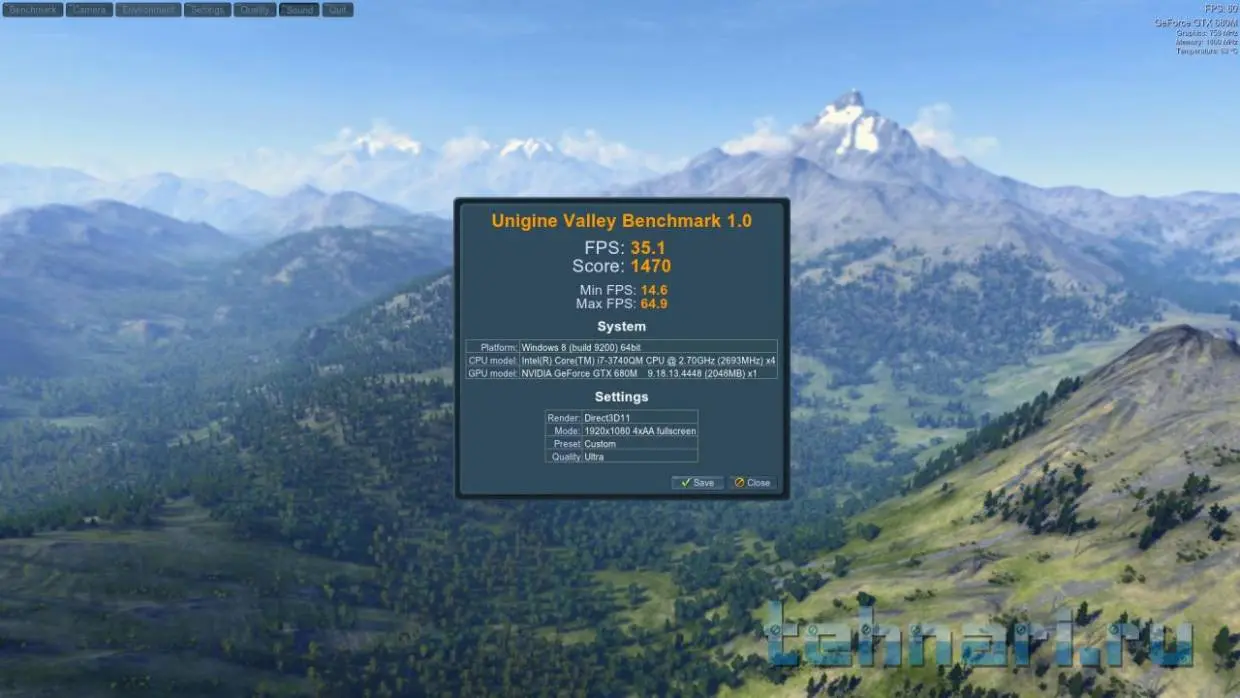Open the Camera menu
This screenshot has height=698, width=1240.
click(x=89, y=10)
